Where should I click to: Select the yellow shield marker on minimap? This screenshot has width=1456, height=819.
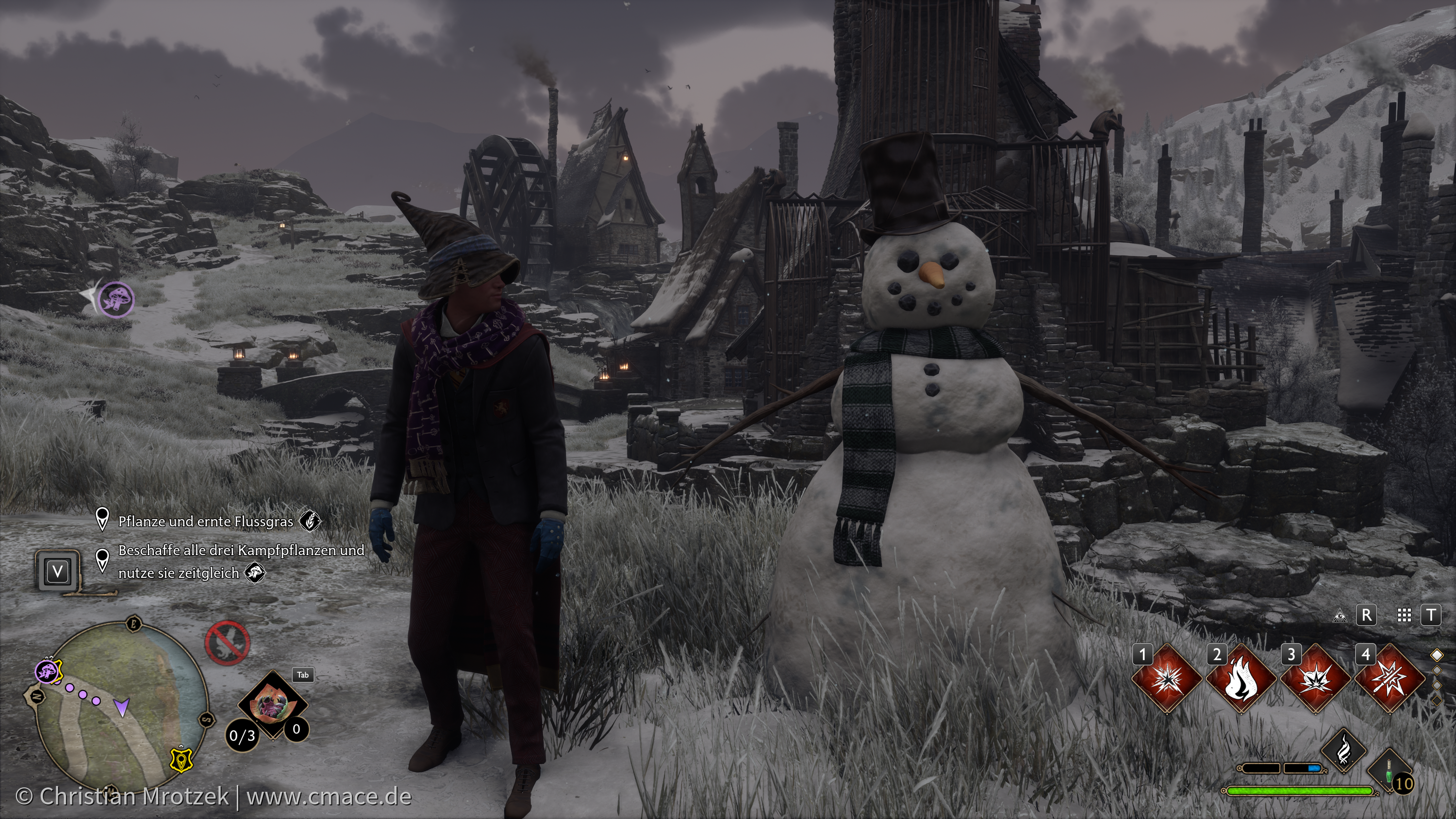click(181, 760)
